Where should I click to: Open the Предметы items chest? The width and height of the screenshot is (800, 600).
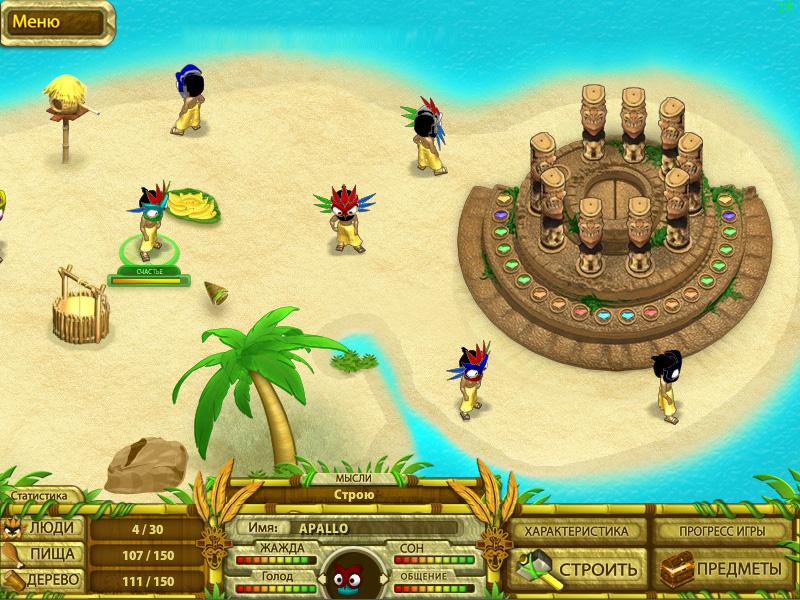coord(722,569)
